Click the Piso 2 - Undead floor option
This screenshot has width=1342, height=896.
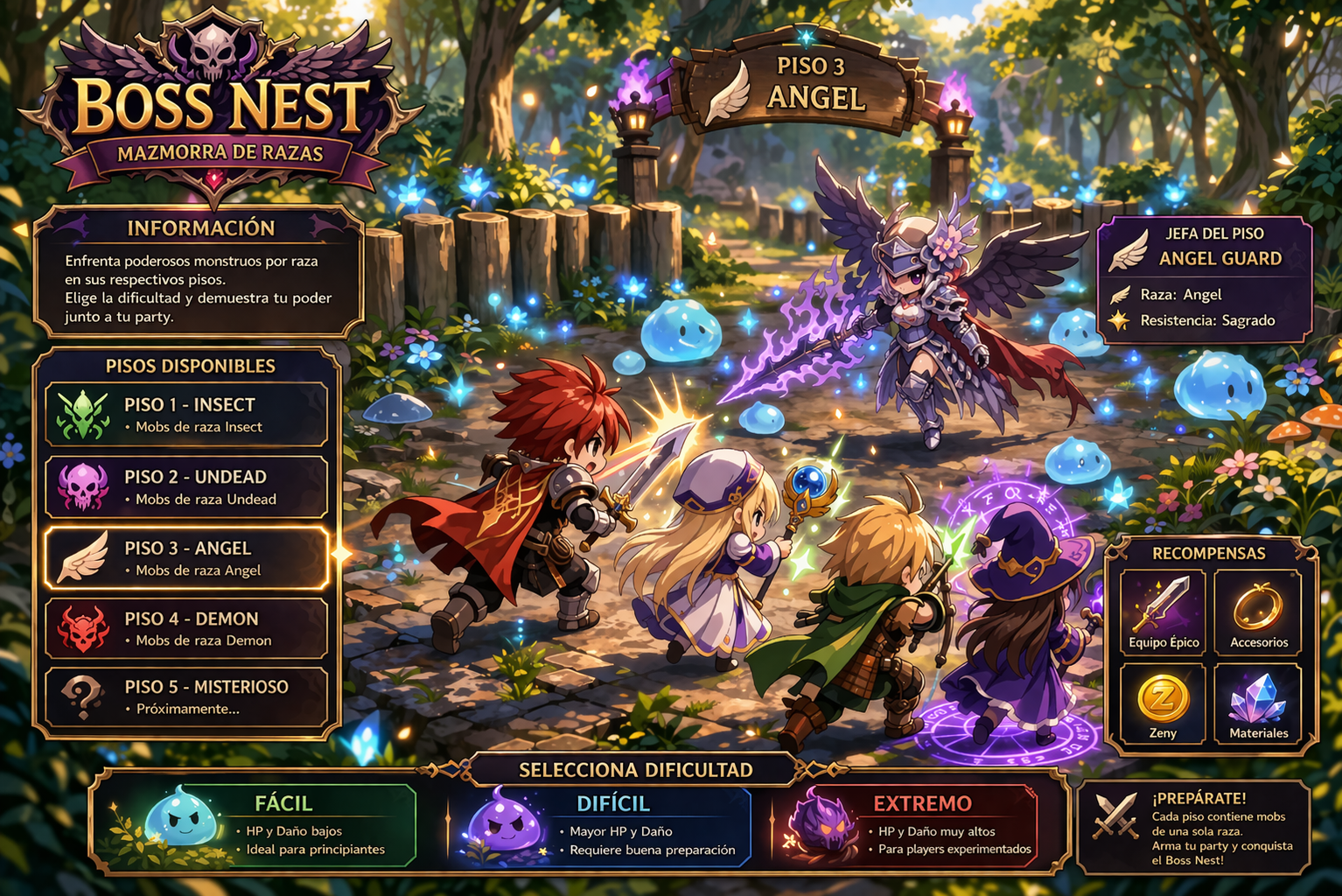pyautogui.click(x=186, y=486)
